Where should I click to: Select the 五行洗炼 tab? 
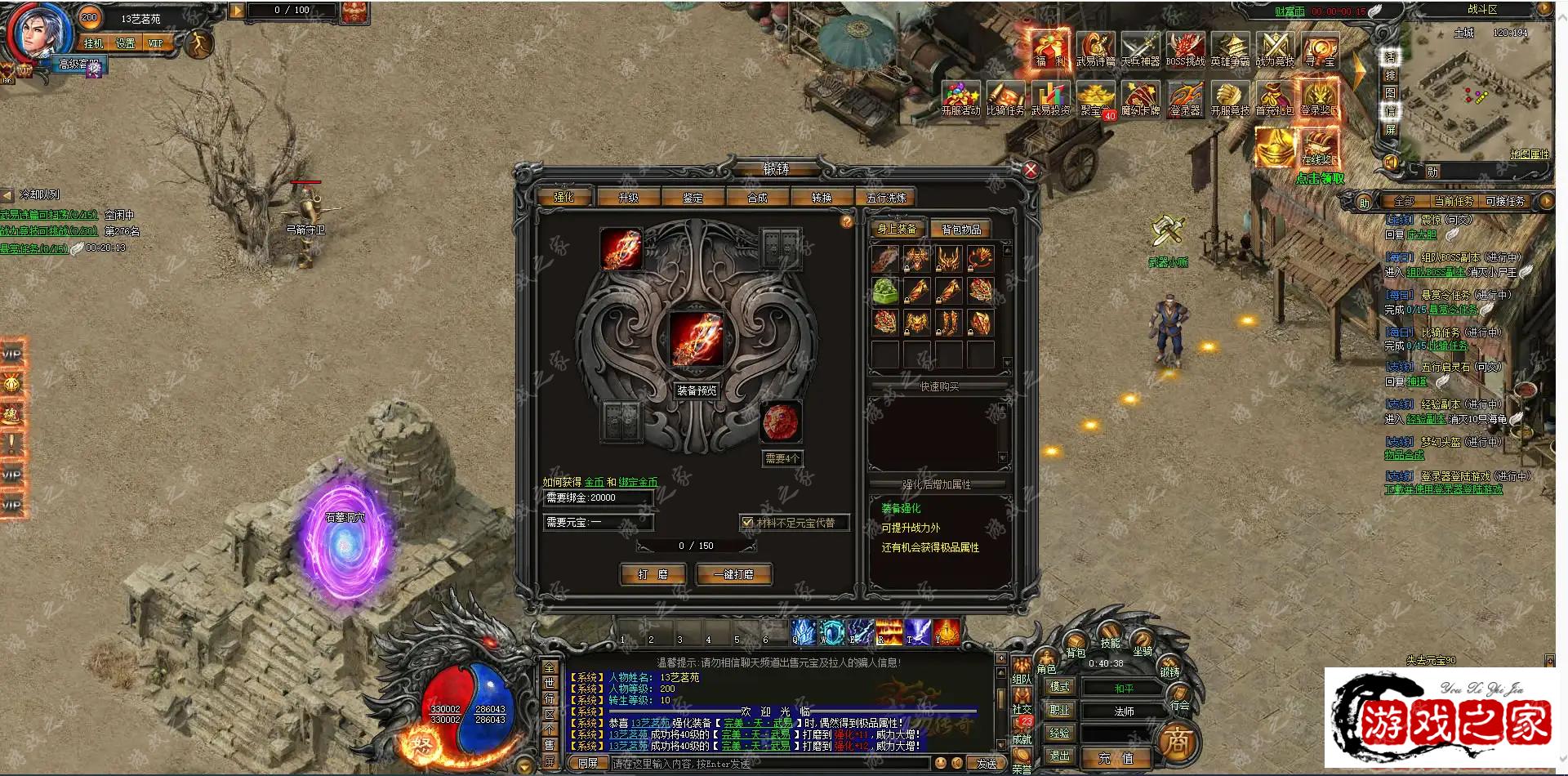tap(886, 198)
